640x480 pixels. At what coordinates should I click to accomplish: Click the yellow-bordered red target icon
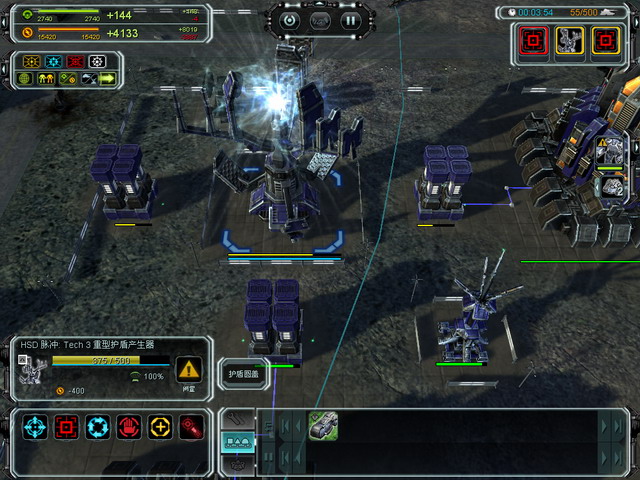click(605, 39)
